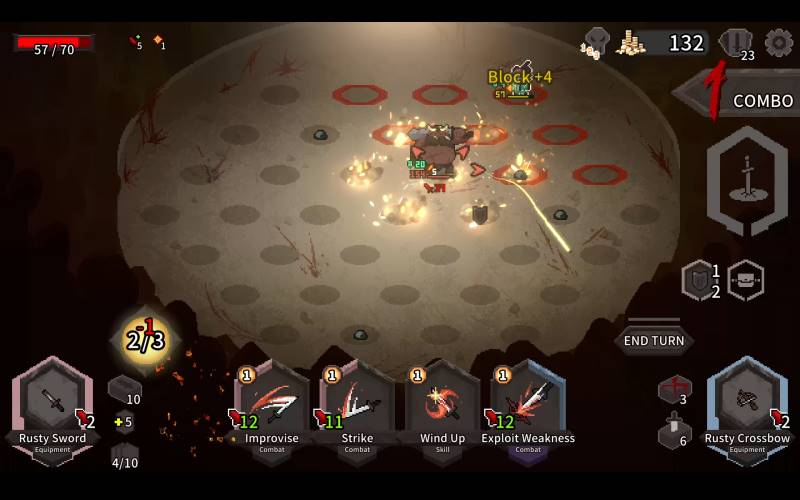Viewport: 800px width, 500px height.
Task: Click the 4/10 card pile icon
Action: tap(124, 456)
